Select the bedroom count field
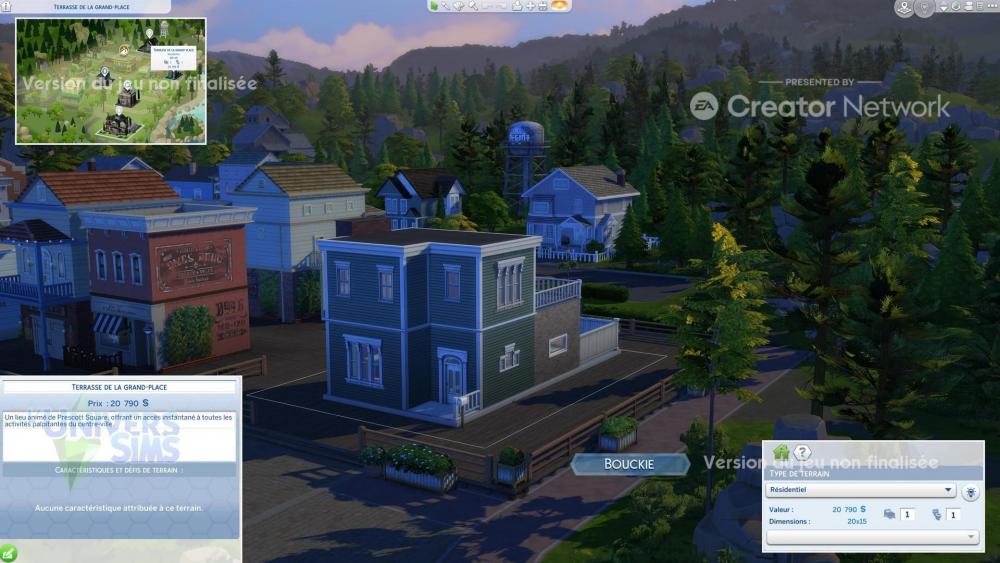The width and height of the screenshot is (1000, 563). [908, 514]
